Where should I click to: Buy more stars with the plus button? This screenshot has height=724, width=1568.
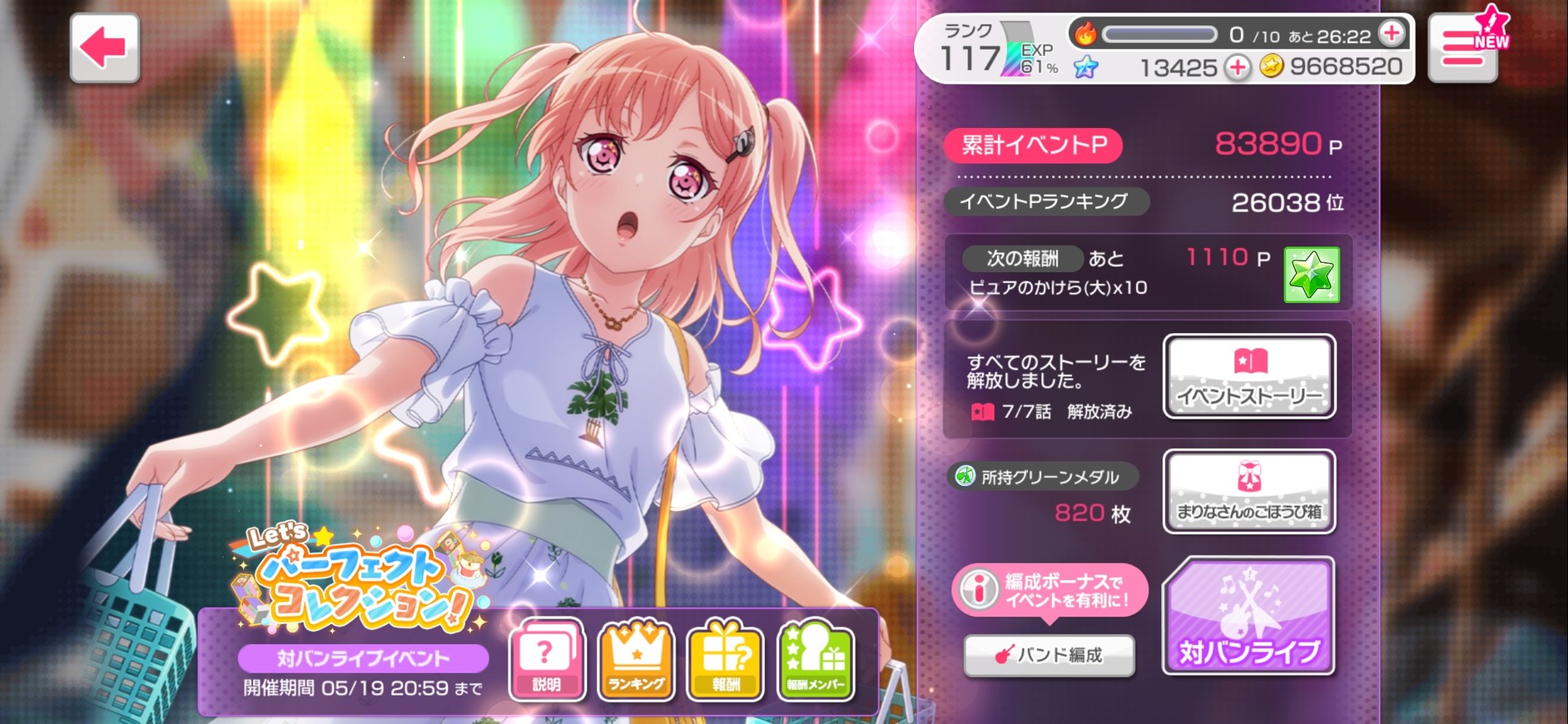[1238, 67]
